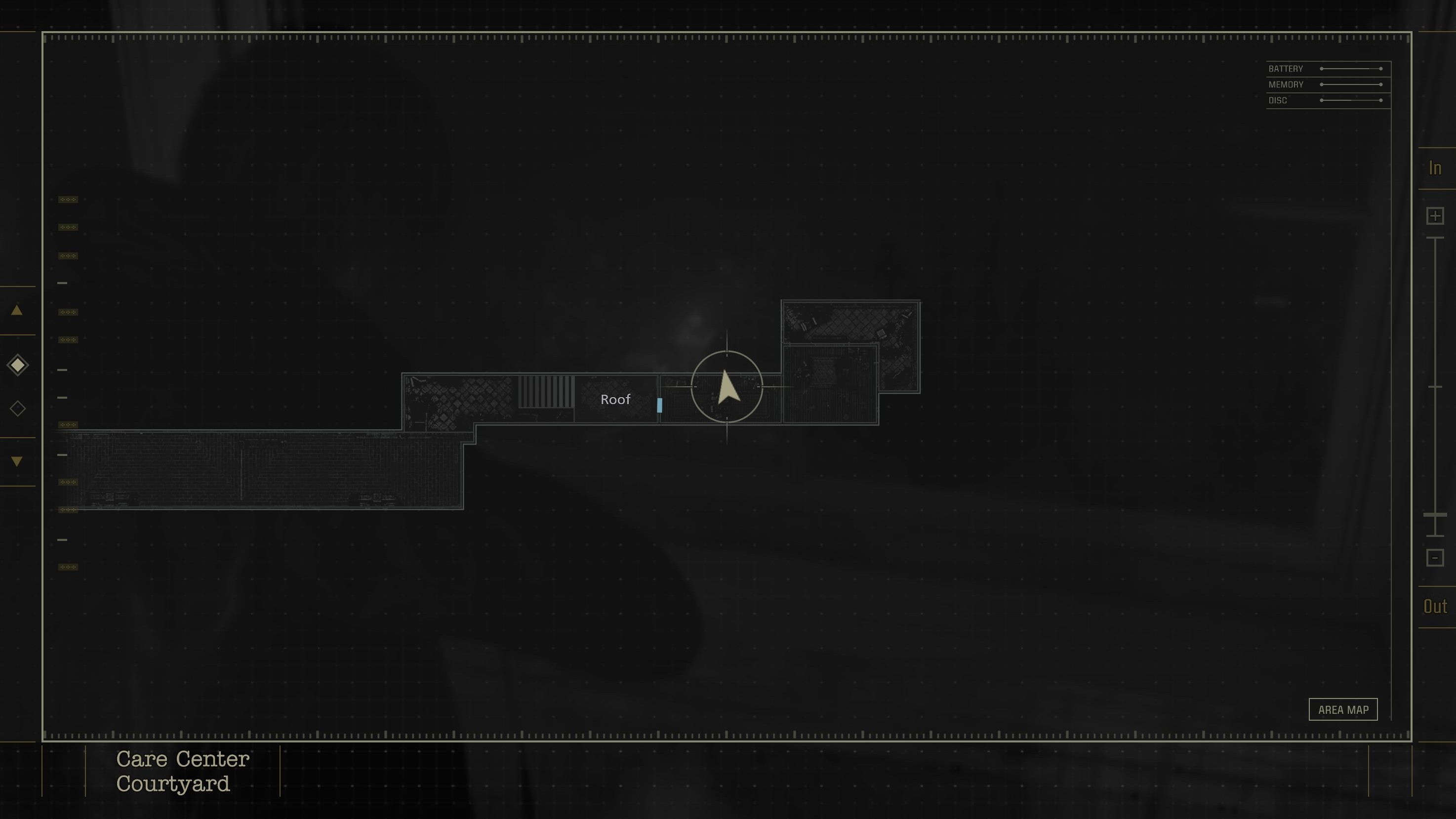
Task: Click the topmost gold diamond badge on the ruler
Action: [x=68, y=199]
